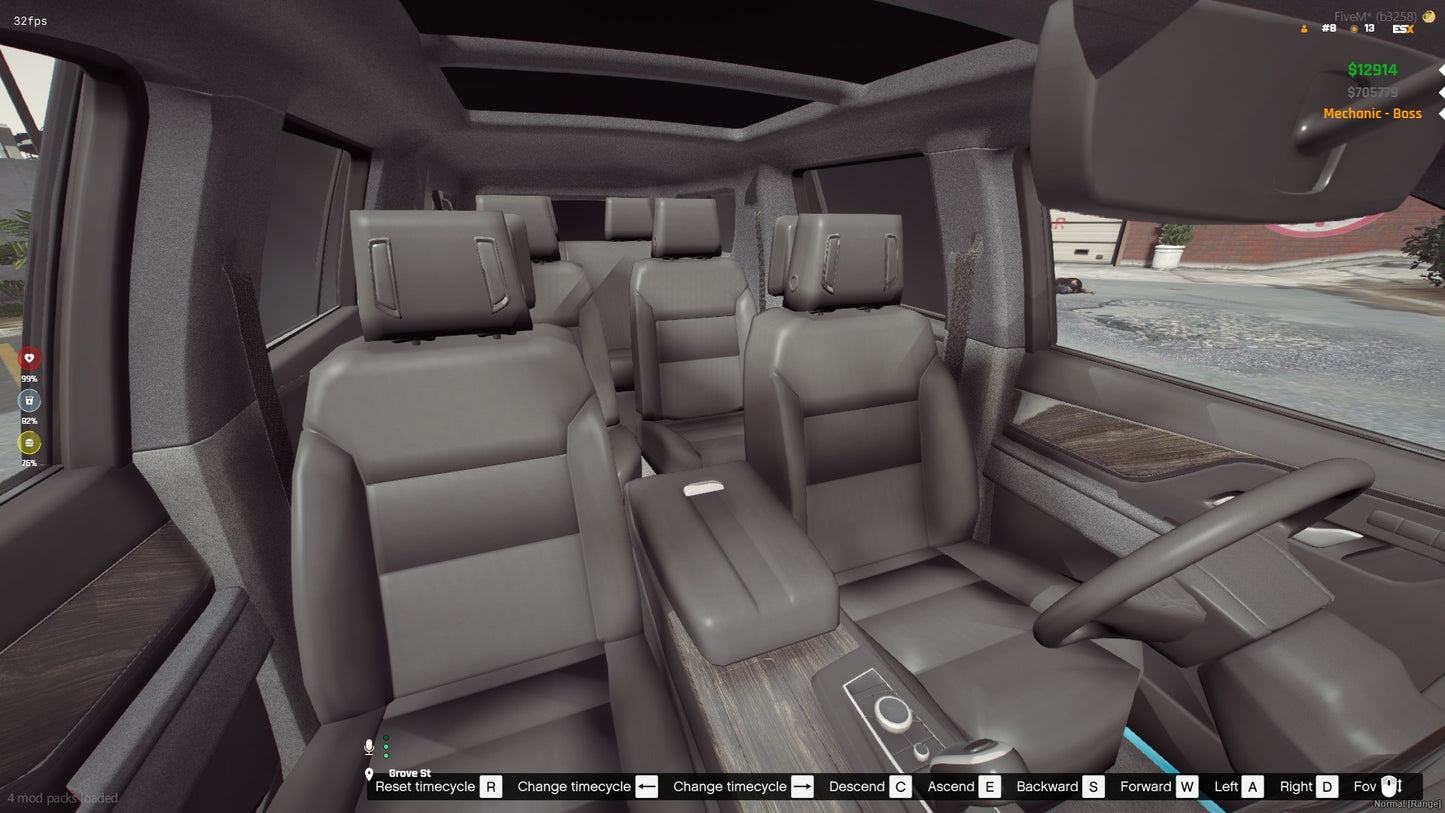Image resolution: width=1445 pixels, height=813 pixels.
Task: Click the red health heart icon
Action: (x=29, y=356)
